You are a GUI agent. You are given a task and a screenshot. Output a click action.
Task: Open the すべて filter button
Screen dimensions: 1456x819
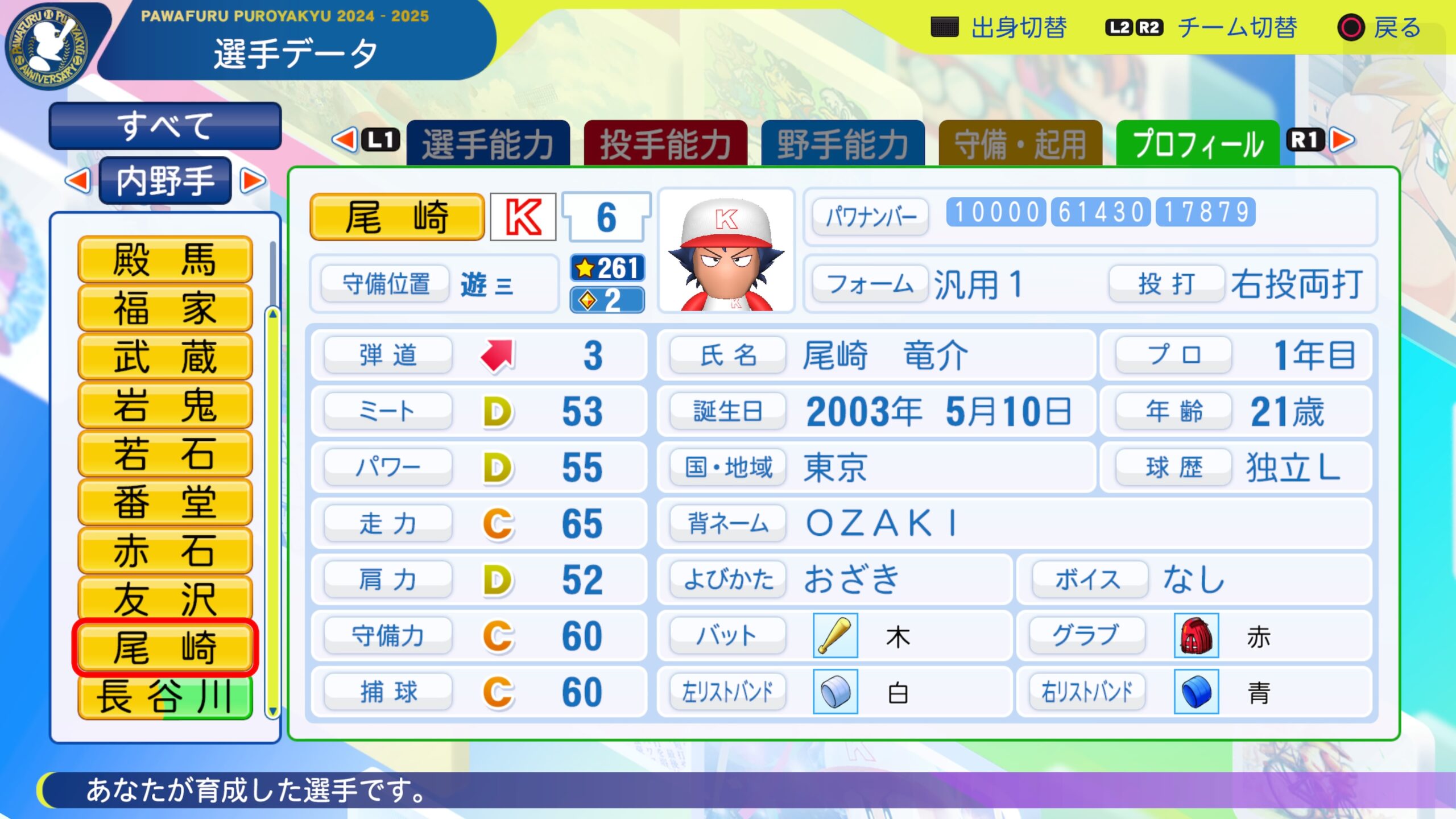165,126
